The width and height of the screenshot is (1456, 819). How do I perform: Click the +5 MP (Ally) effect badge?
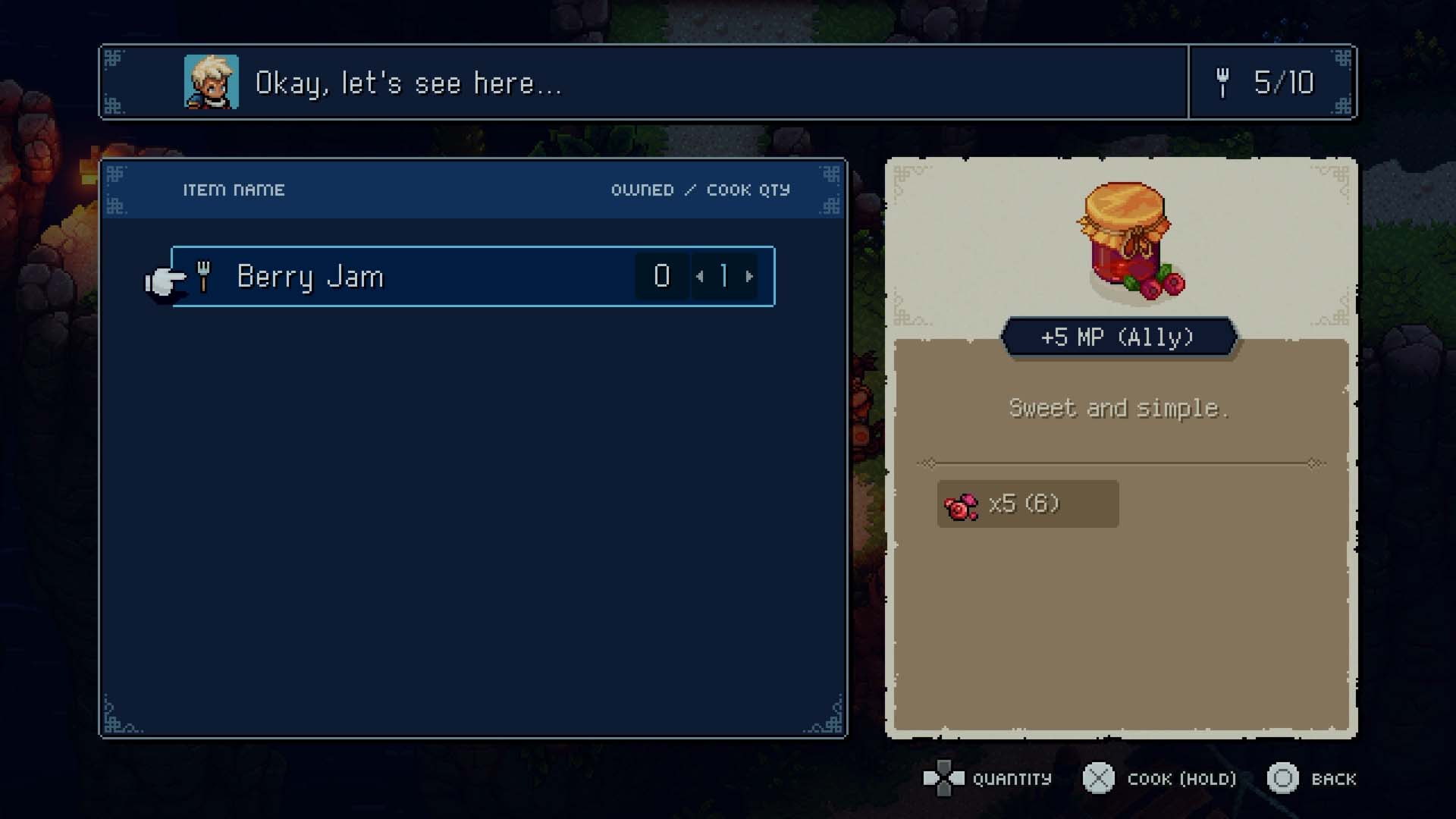[1119, 338]
